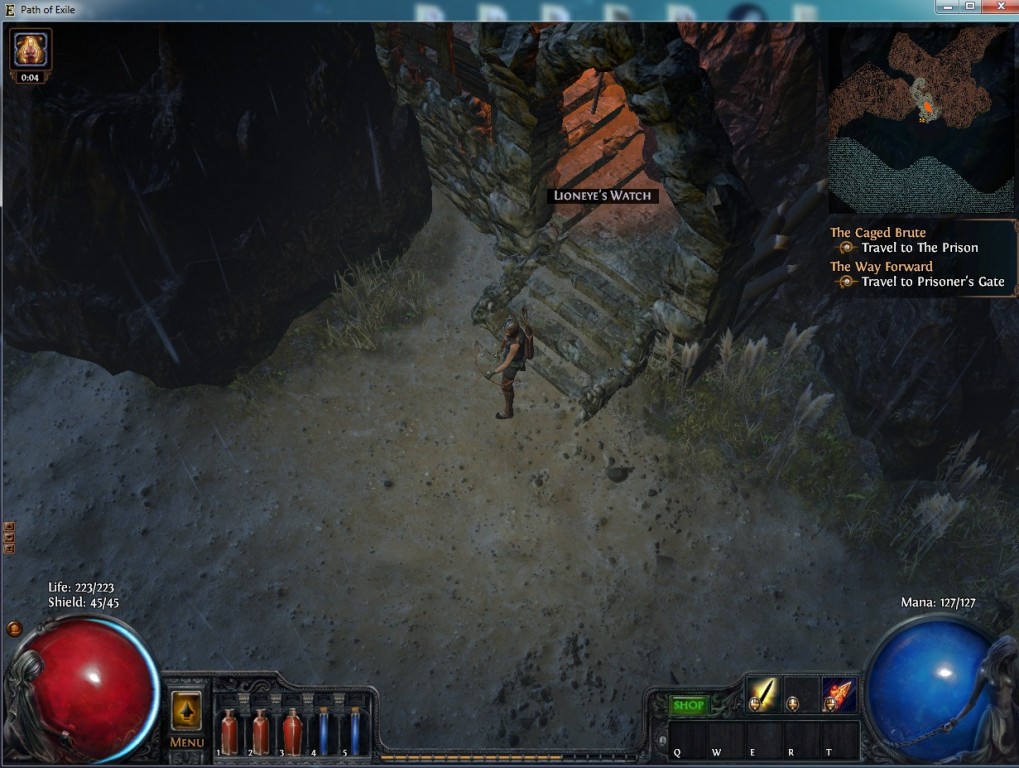
Task: Enter Lioneye's Watch via its label
Action: pyautogui.click(x=604, y=196)
